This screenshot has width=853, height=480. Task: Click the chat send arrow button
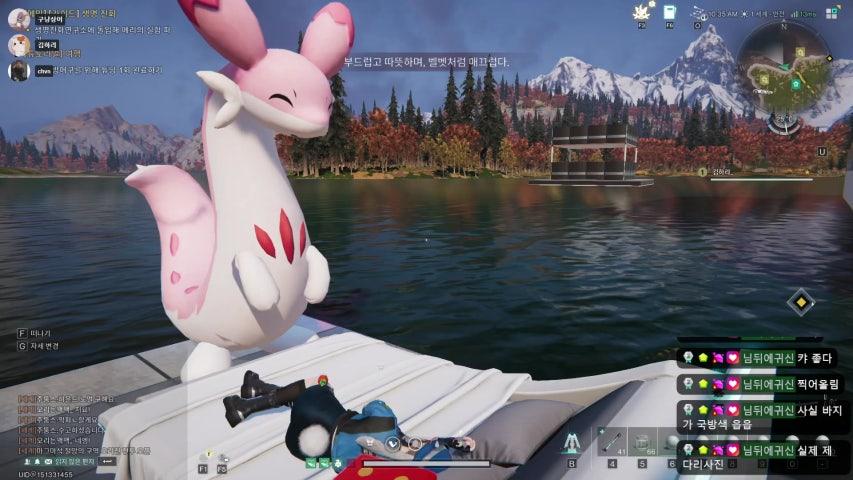click(108, 461)
